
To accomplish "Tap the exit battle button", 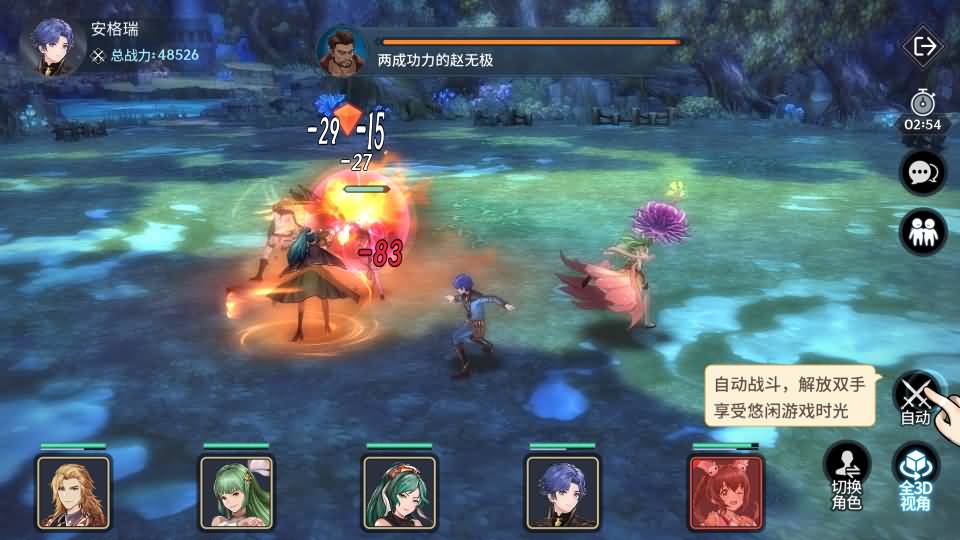I will pyautogui.click(x=923, y=46).
